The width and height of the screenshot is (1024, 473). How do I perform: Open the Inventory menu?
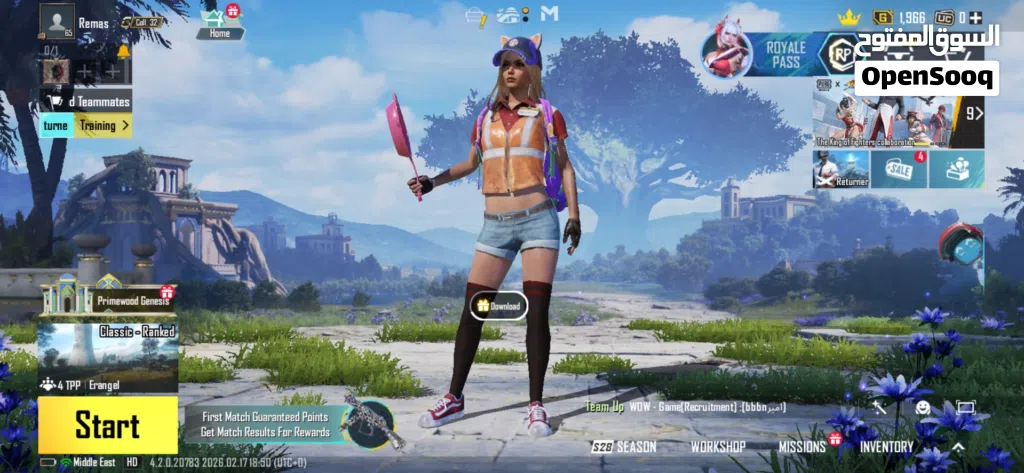click(x=887, y=446)
